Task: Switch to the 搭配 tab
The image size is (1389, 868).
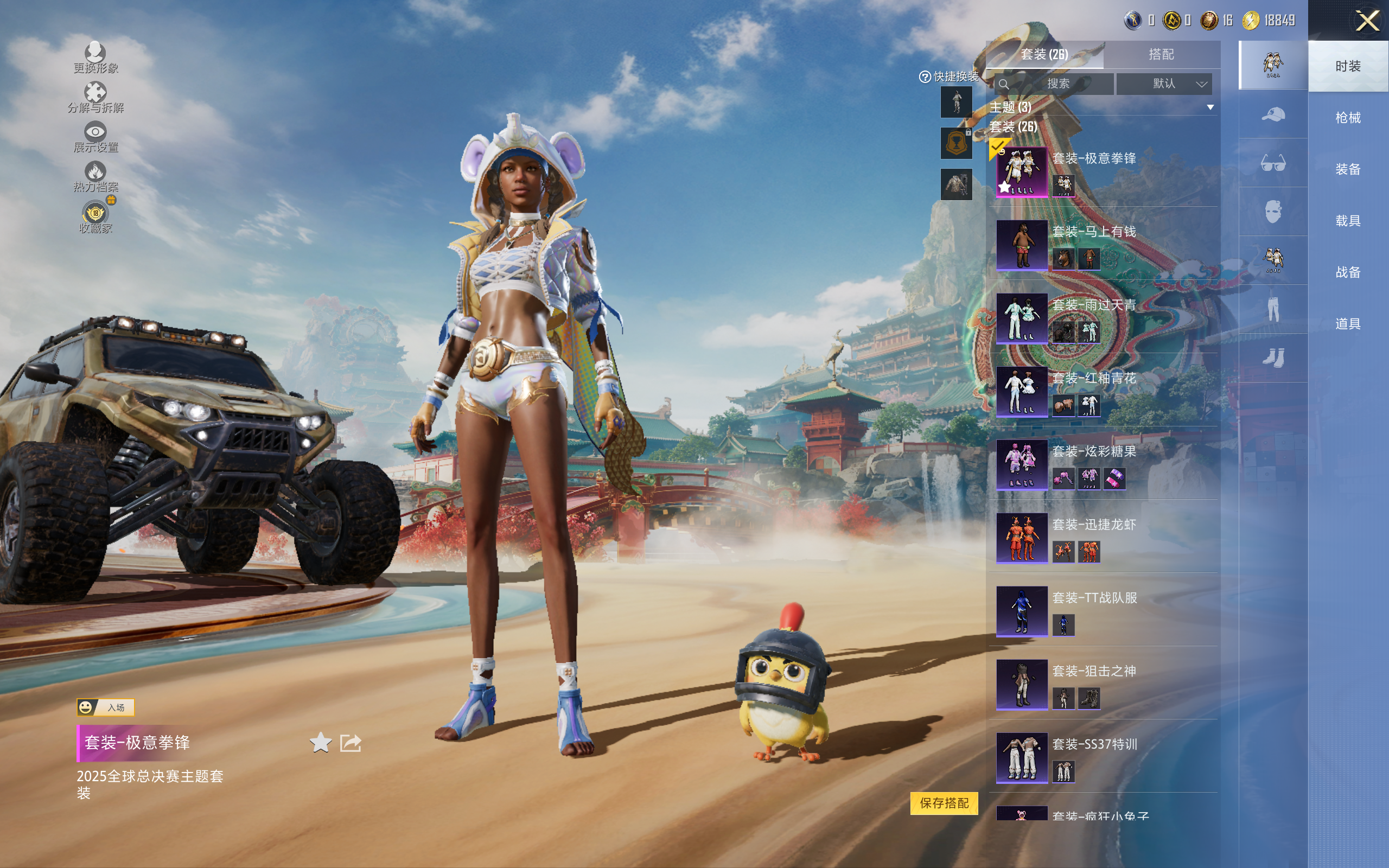Action: (x=1161, y=55)
